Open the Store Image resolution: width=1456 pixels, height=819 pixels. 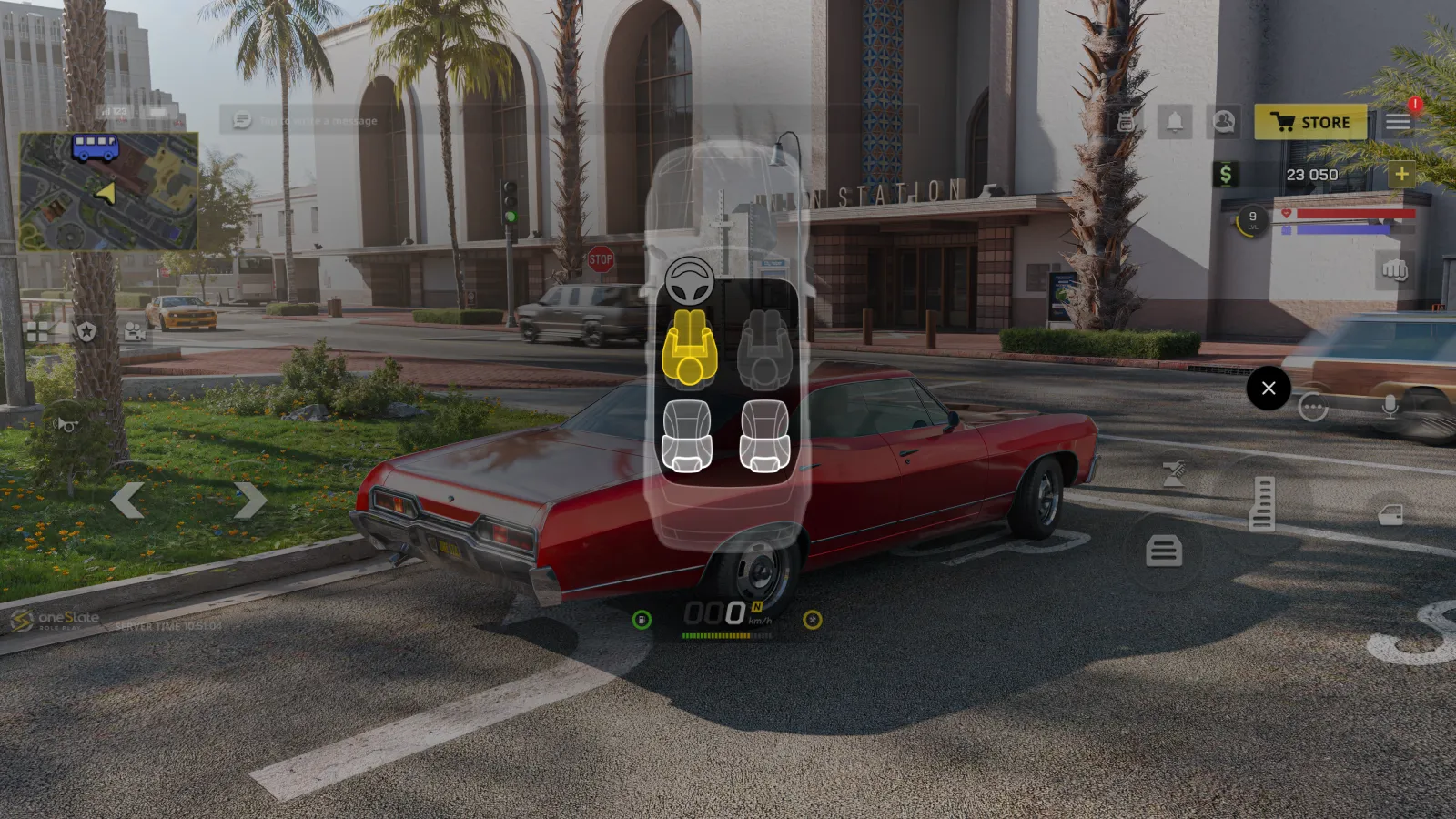(1310, 122)
